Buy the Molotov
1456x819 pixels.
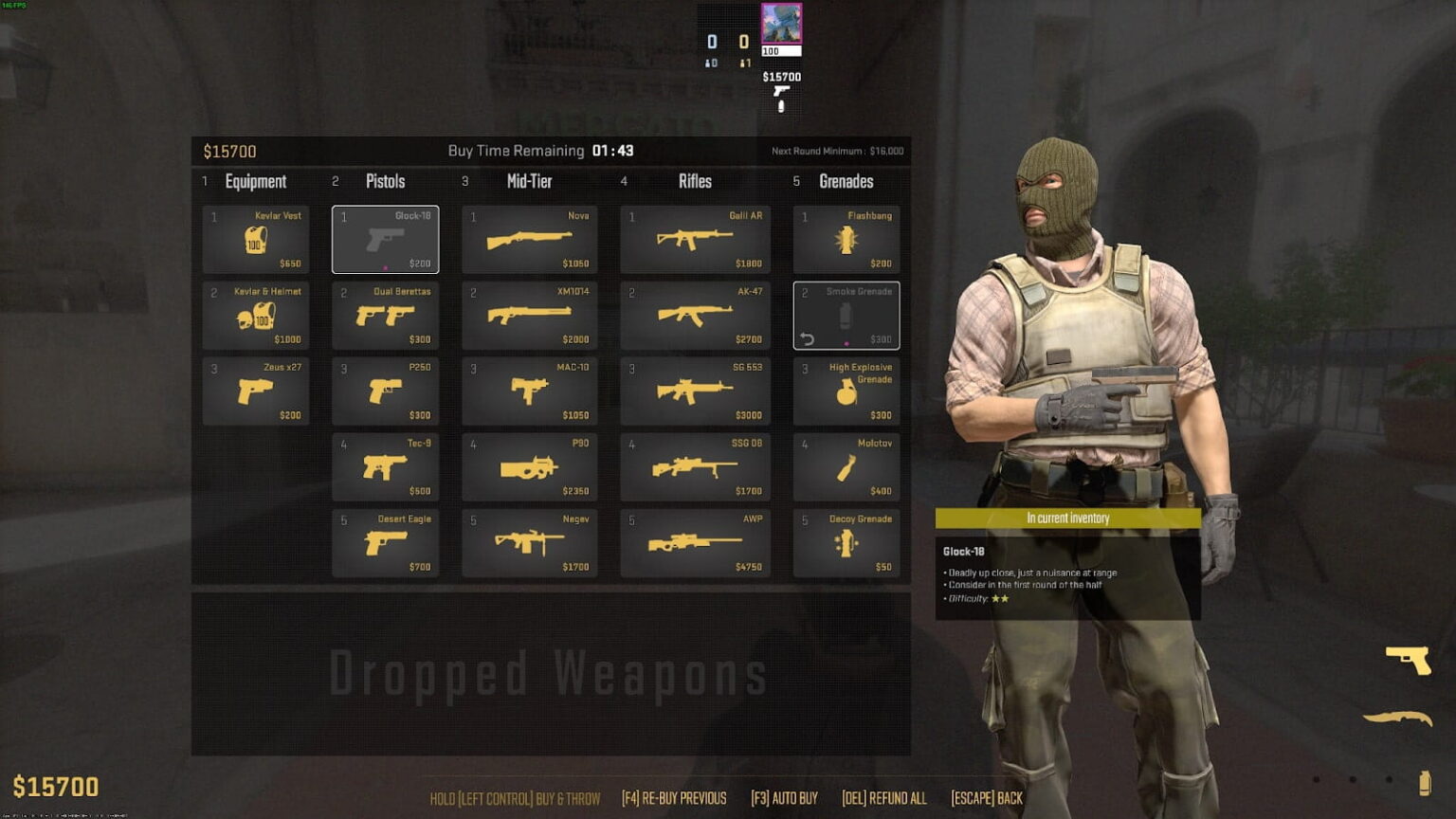[846, 466]
